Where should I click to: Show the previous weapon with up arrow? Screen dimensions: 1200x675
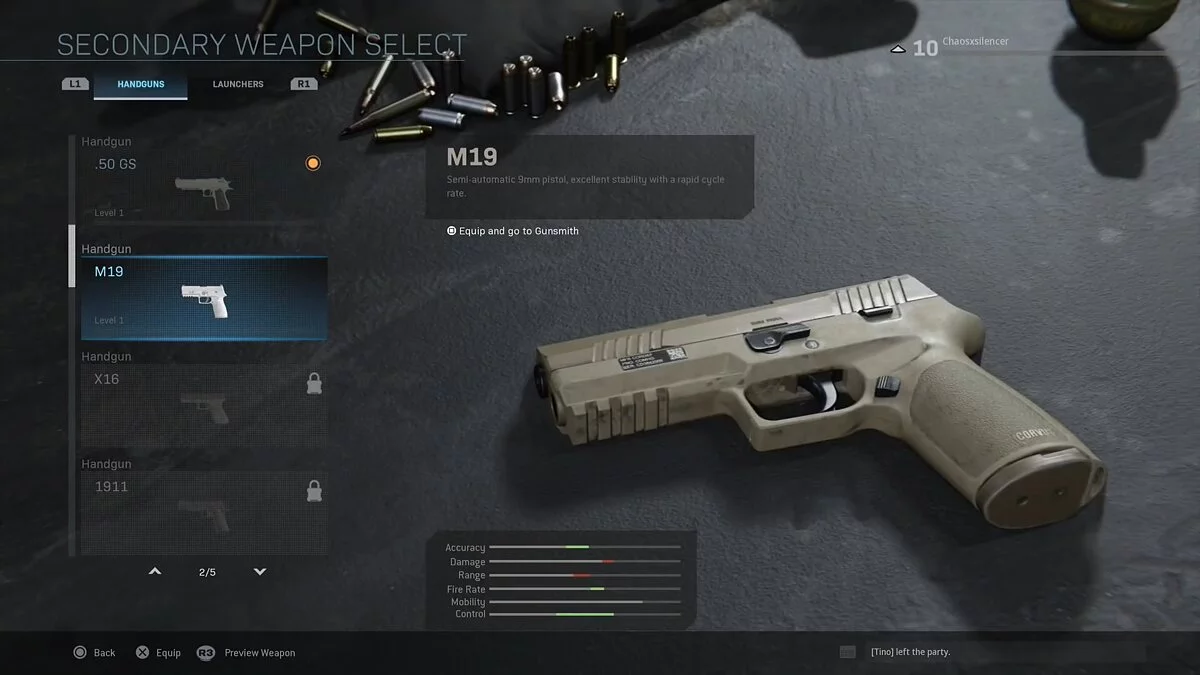click(x=155, y=572)
